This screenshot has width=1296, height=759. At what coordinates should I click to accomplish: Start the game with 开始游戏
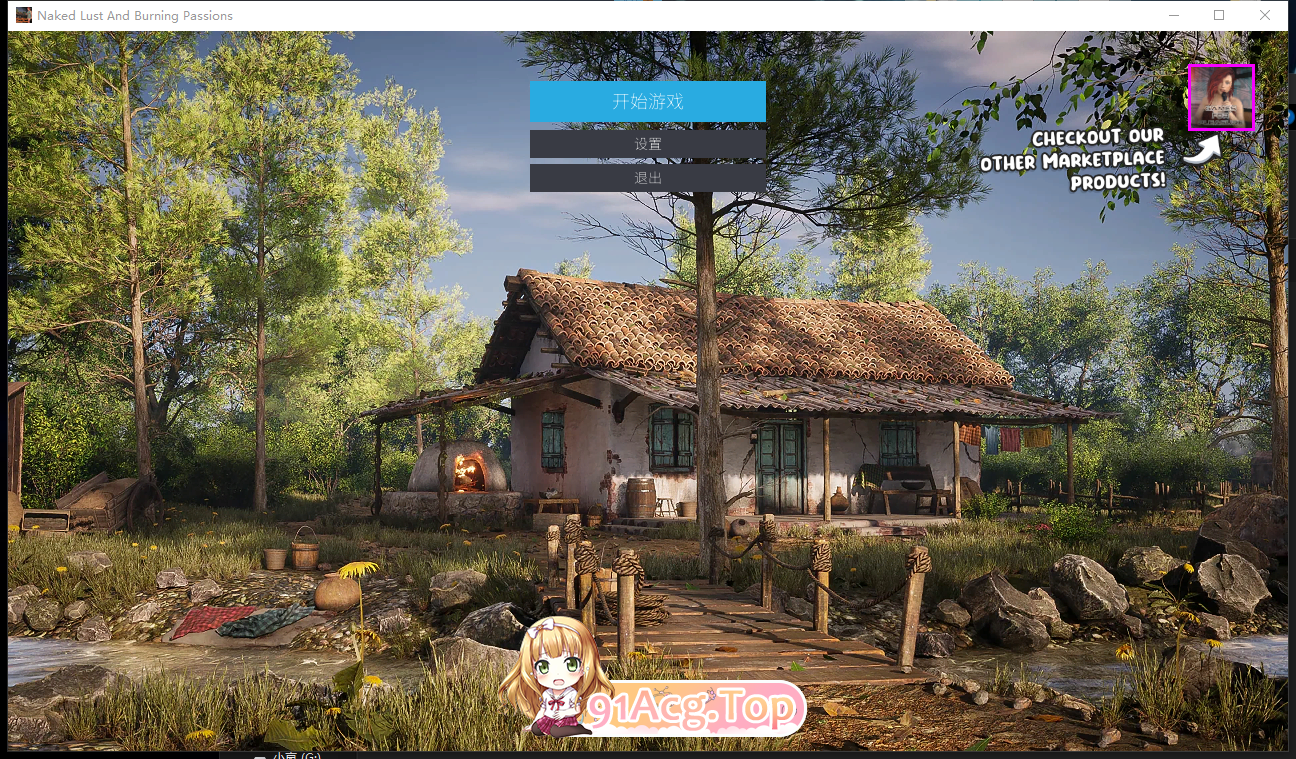647,101
